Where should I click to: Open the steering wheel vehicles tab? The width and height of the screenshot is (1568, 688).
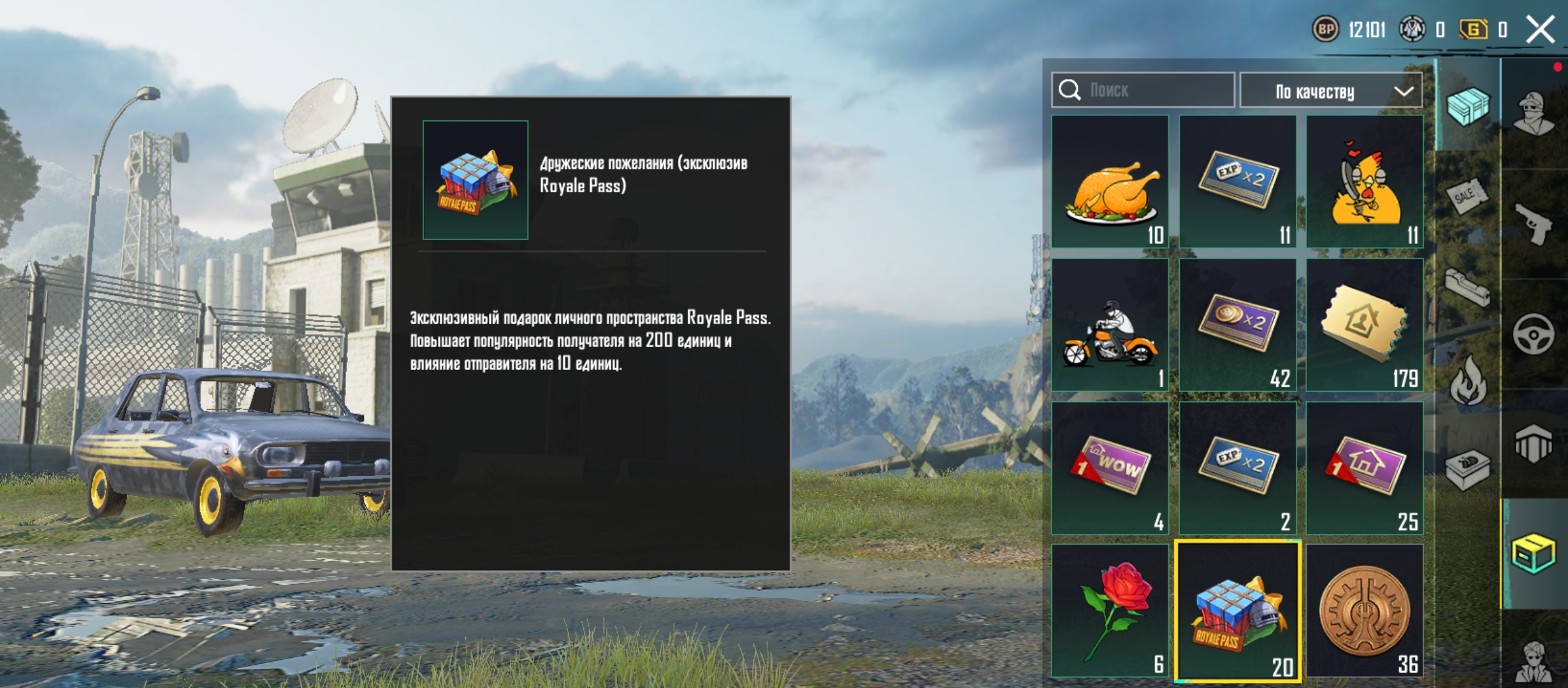tap(1534, 333)
